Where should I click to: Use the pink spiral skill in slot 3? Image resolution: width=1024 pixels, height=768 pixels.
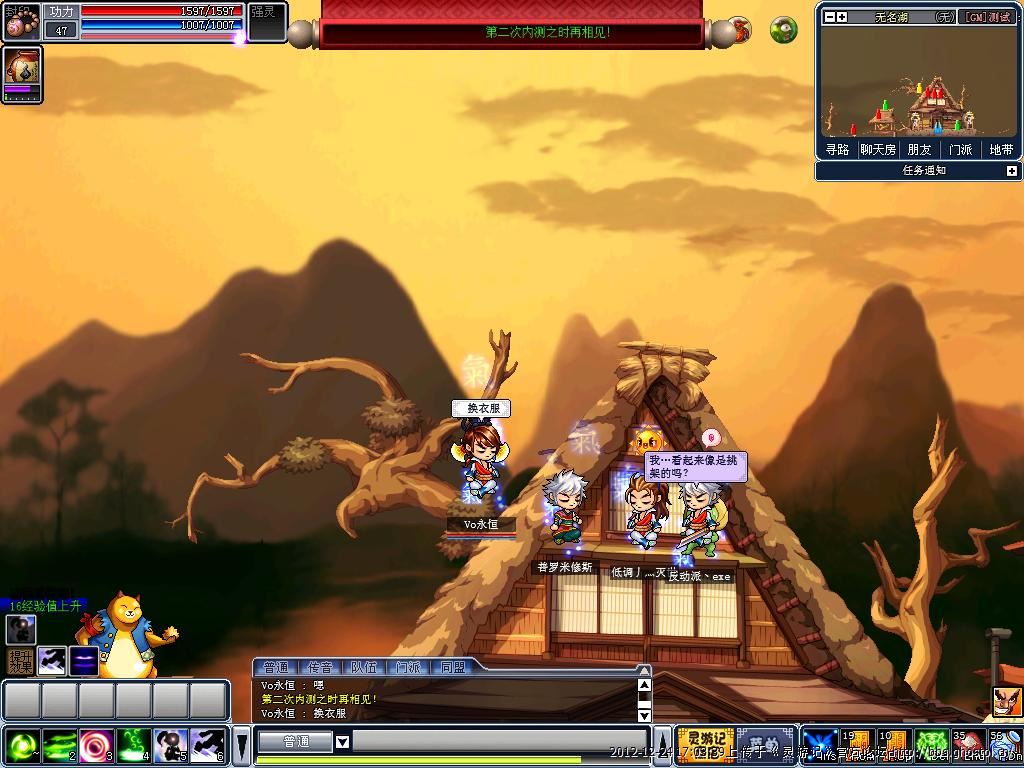(x=97, y=745)
